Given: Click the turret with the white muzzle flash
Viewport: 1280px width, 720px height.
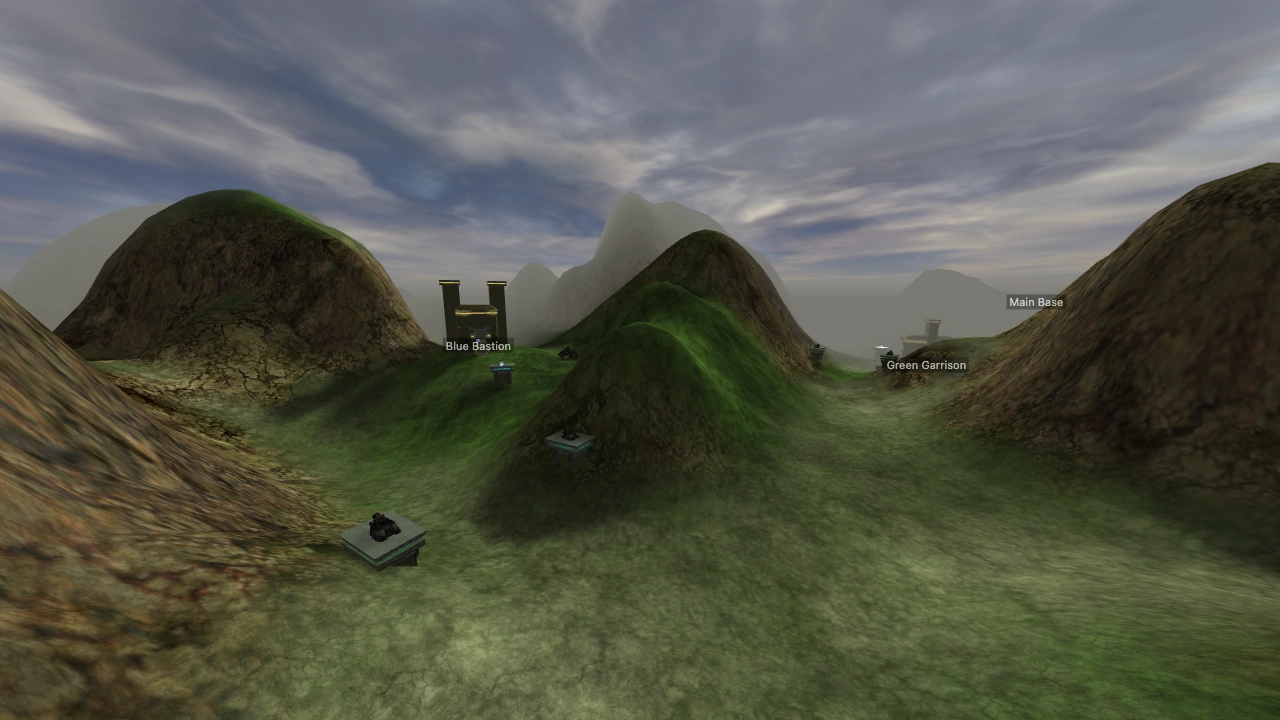Looking at the screenshot, I should tap(882, 348).
